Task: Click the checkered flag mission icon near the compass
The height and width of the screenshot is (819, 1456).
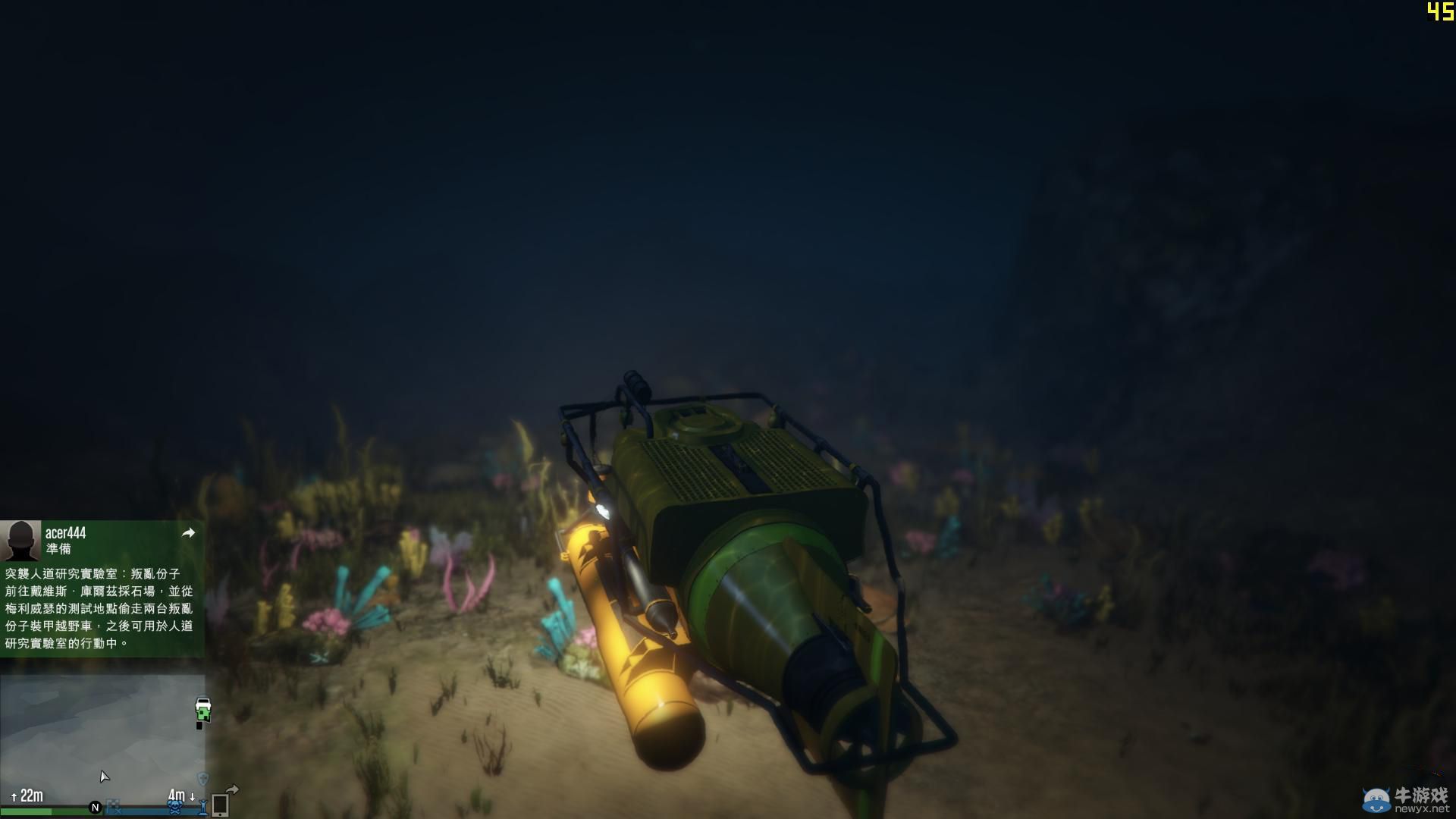Action: [114, 808]
